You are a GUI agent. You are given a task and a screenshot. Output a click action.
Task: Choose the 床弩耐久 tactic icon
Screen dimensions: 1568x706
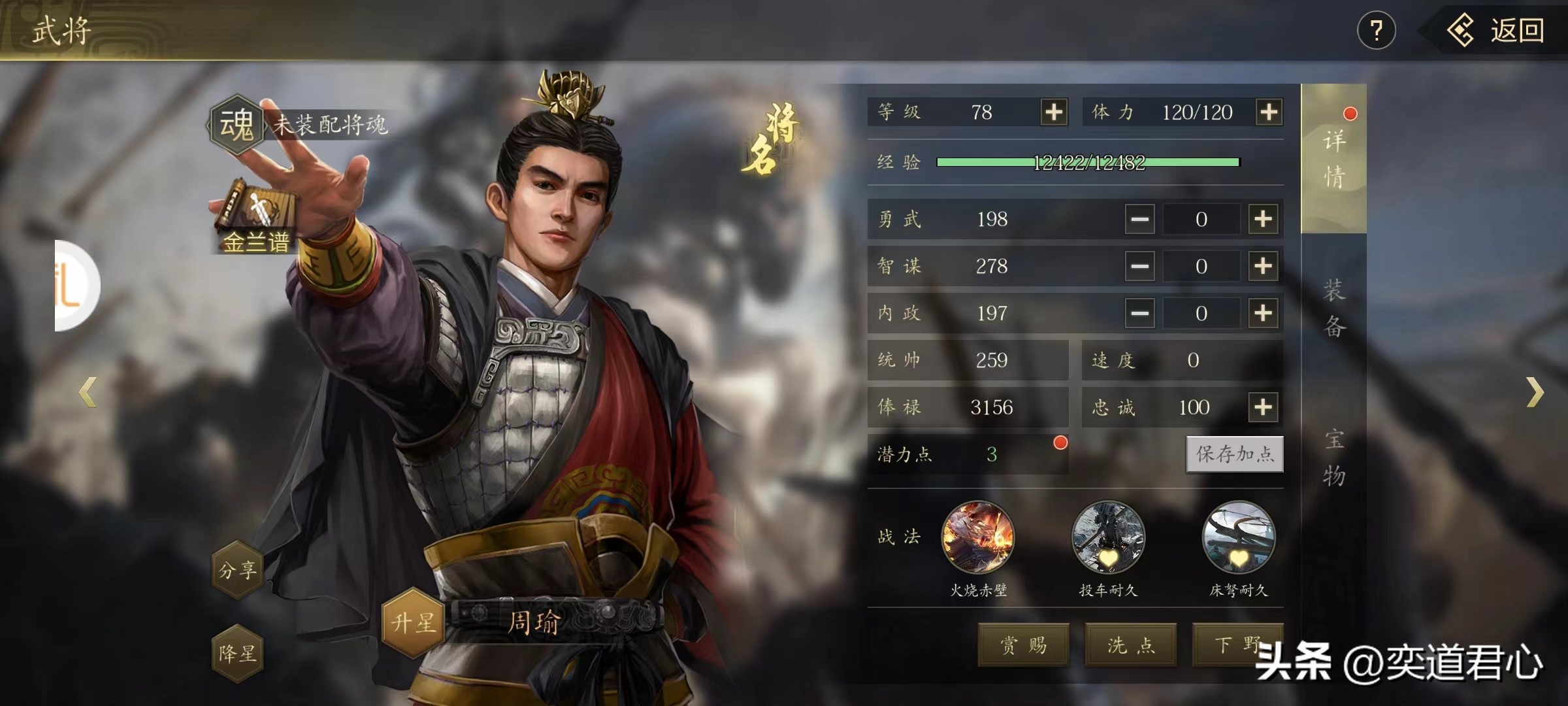point(1238,538)
